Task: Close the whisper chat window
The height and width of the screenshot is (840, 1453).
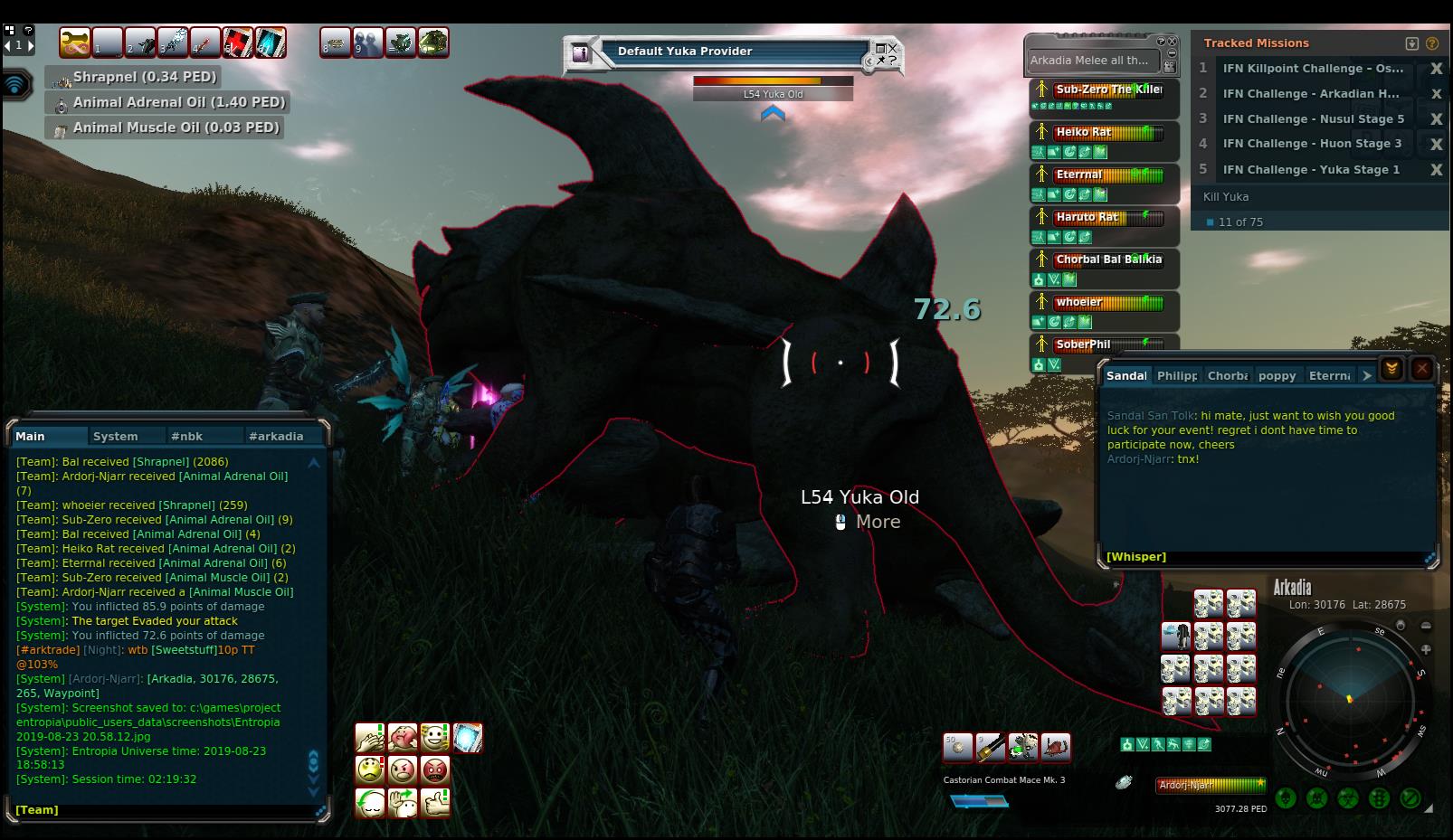Action: pos(1421,369)
